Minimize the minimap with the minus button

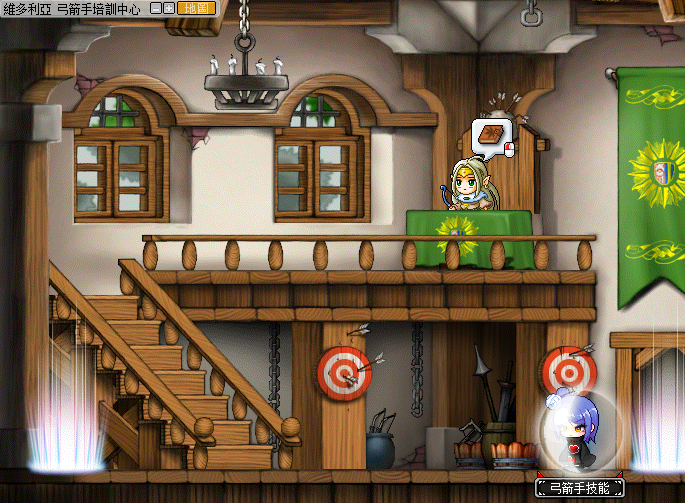click(156, 7)
